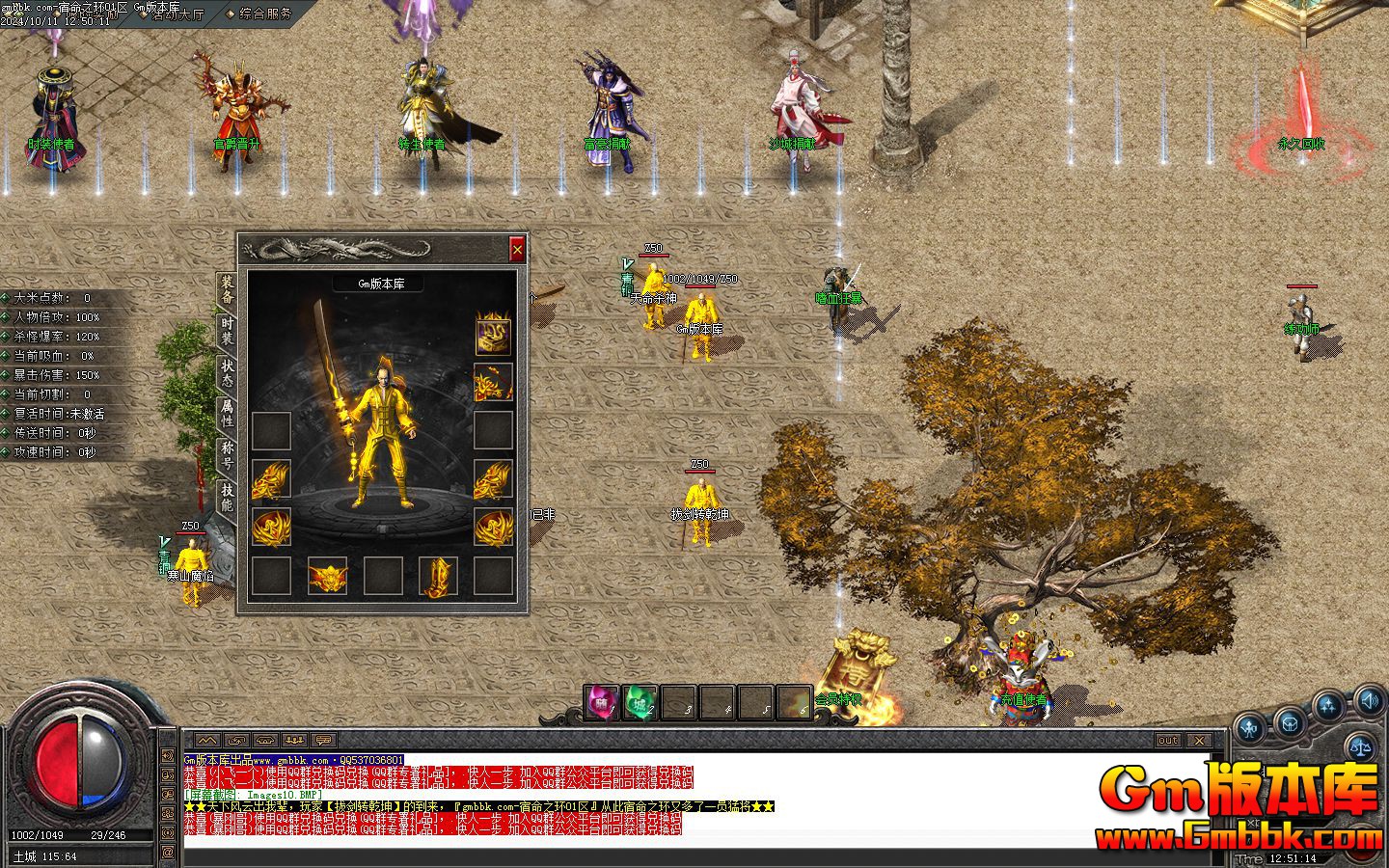
Task: Close the character equipment window
Action: [x=517, y=250]
